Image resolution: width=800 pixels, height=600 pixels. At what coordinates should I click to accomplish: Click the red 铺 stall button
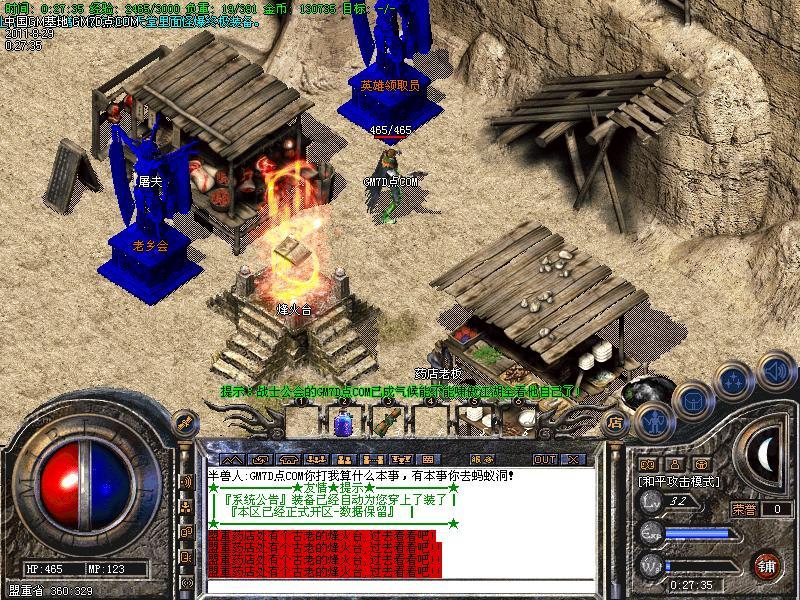click(767, 564)
